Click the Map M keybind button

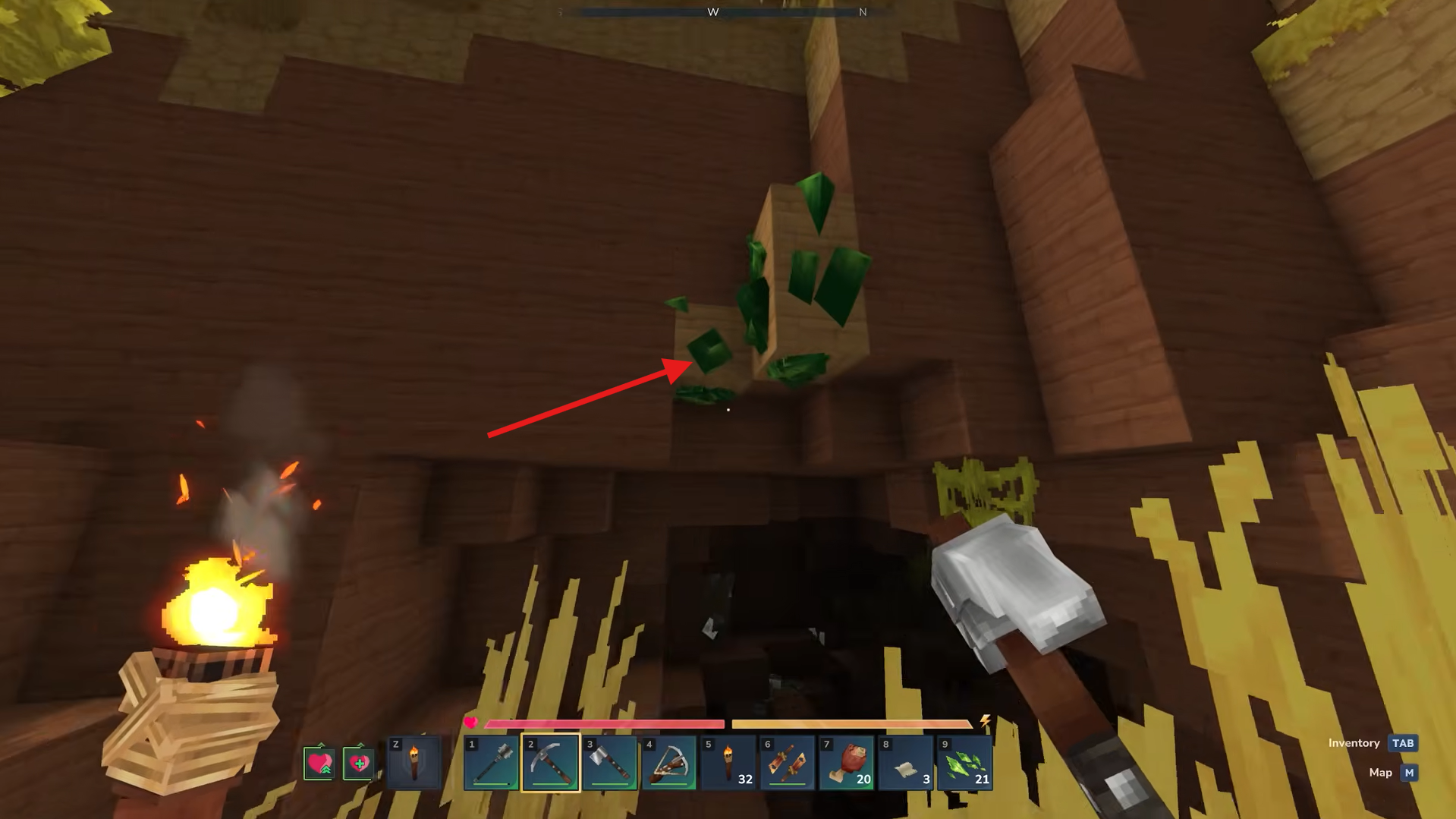(x=1409, y=773)
